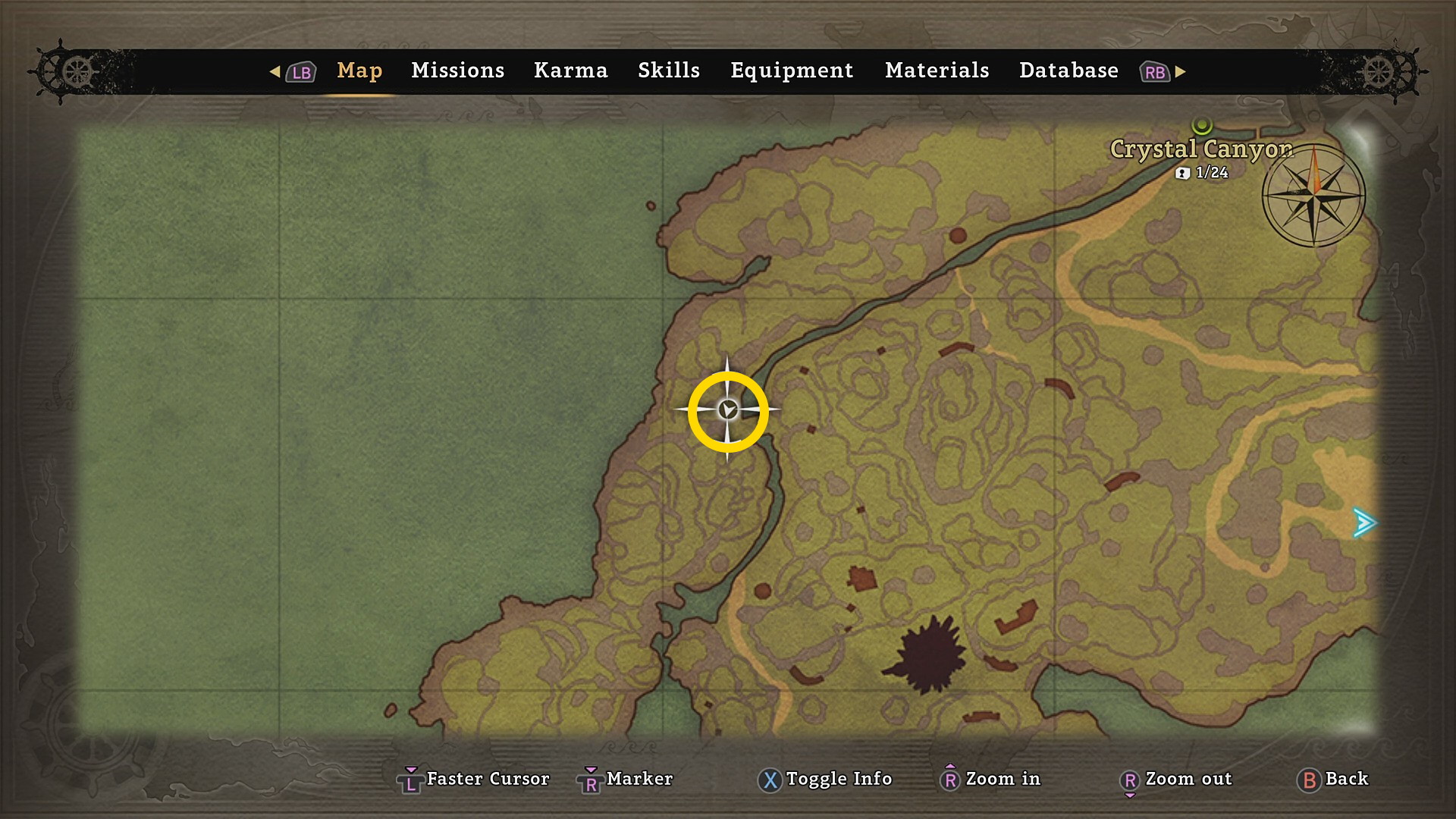Image resolution: width=1456 pixels, height=819 pixels.
Task: Go to the Skills tab
Action: [668, 71]
